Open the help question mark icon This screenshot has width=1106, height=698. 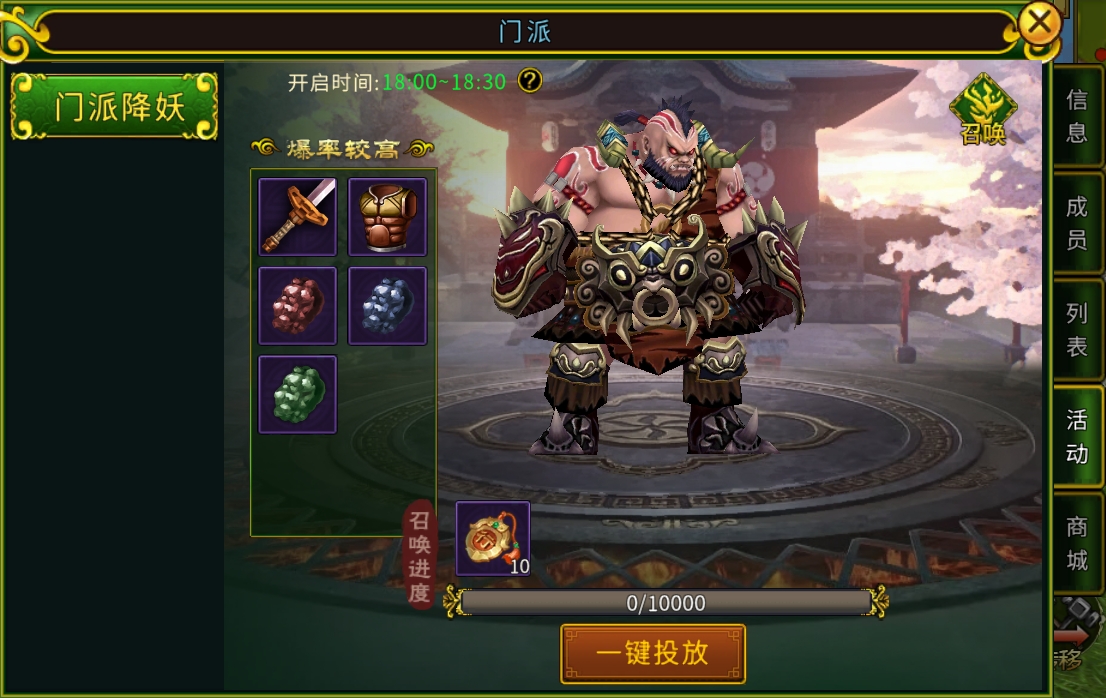(x=530, y=81)
